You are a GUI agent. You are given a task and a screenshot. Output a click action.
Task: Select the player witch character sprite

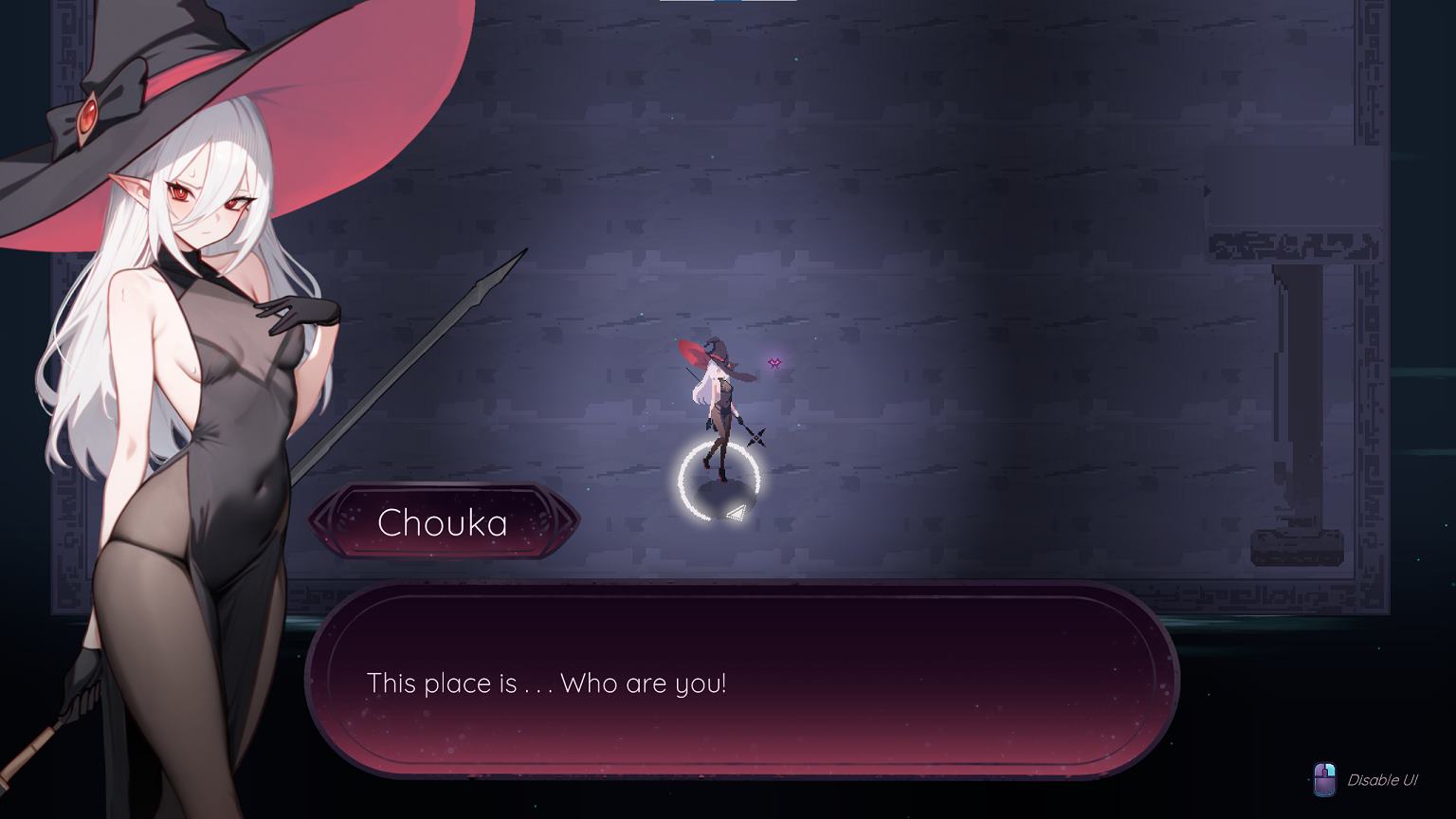pyautogui.click(x=722, y=408)
